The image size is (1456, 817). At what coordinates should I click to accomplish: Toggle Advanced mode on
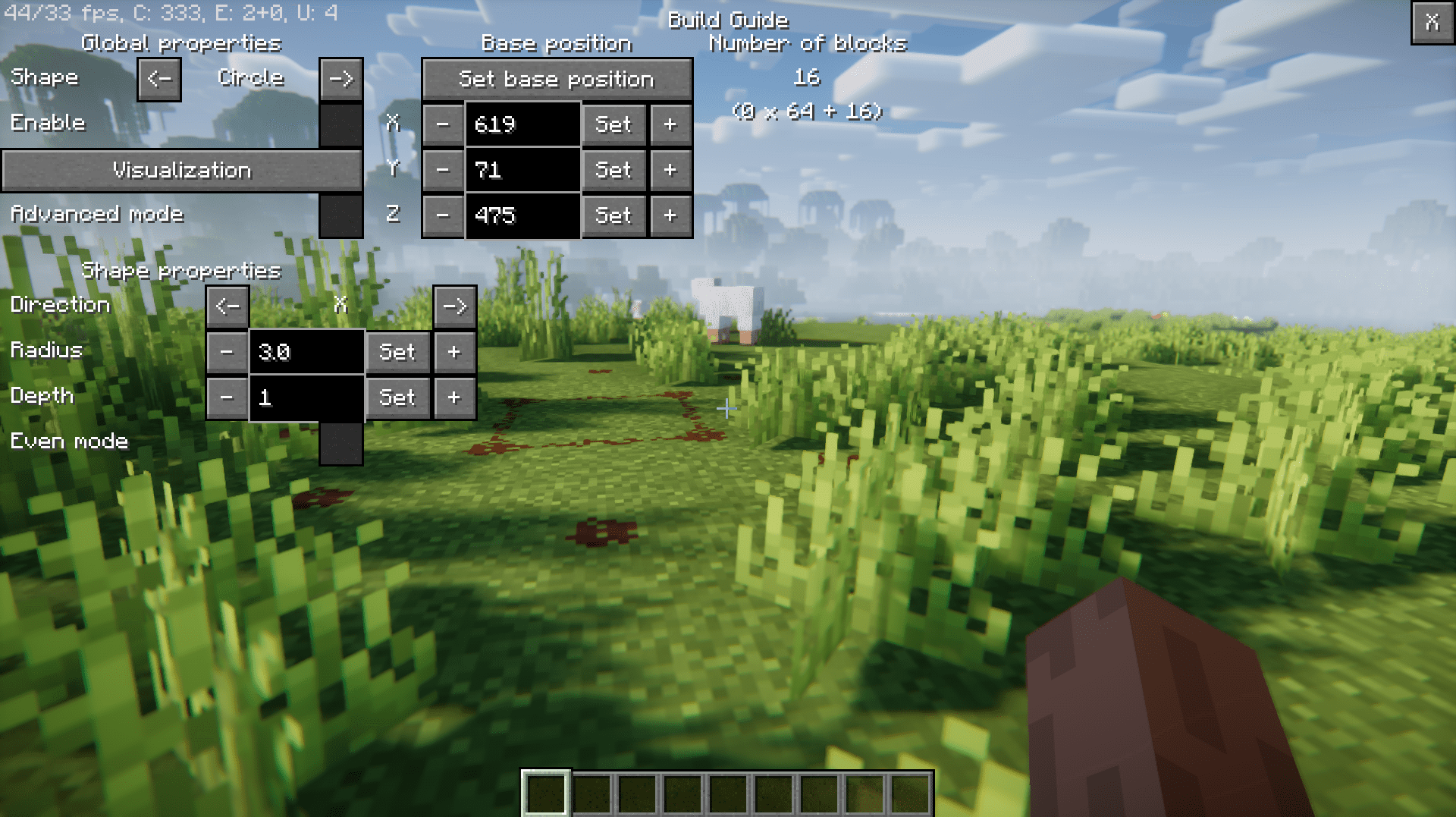[340, 215]
